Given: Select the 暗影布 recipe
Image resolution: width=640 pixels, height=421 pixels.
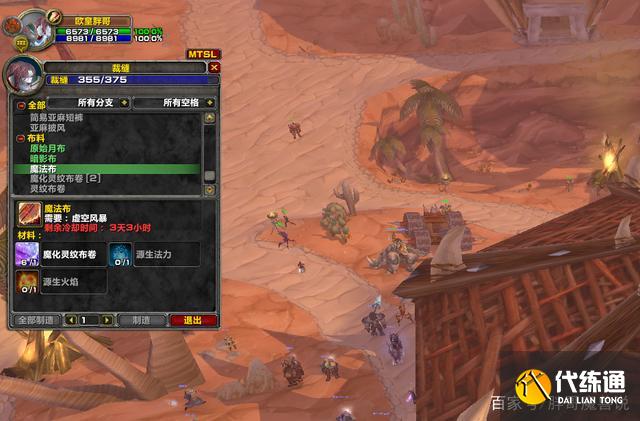Looking at the screenshot, I should 45,158.
